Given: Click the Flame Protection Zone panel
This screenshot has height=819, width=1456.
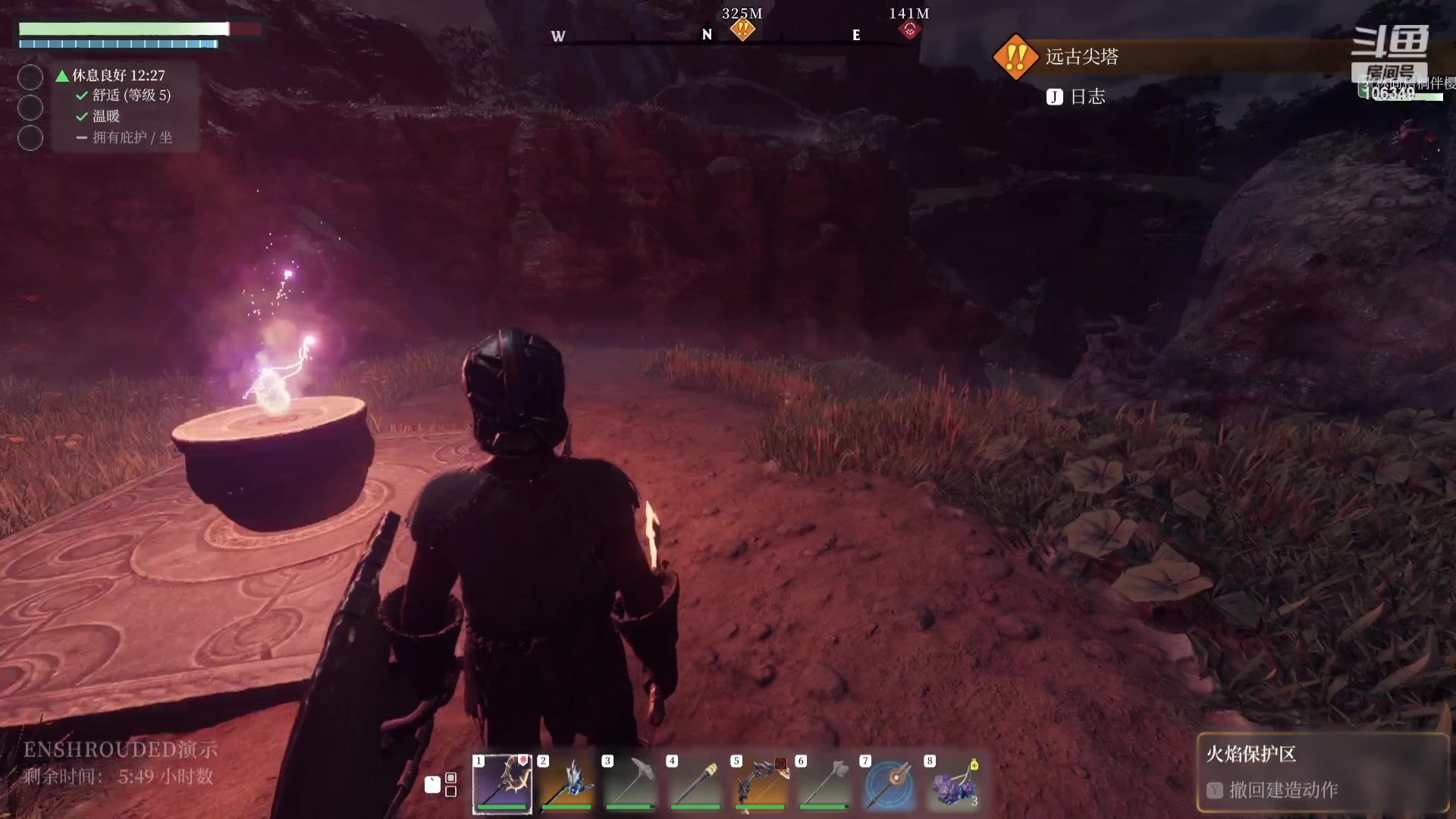Looking at the screenshot, I should tap(1323, 772).
